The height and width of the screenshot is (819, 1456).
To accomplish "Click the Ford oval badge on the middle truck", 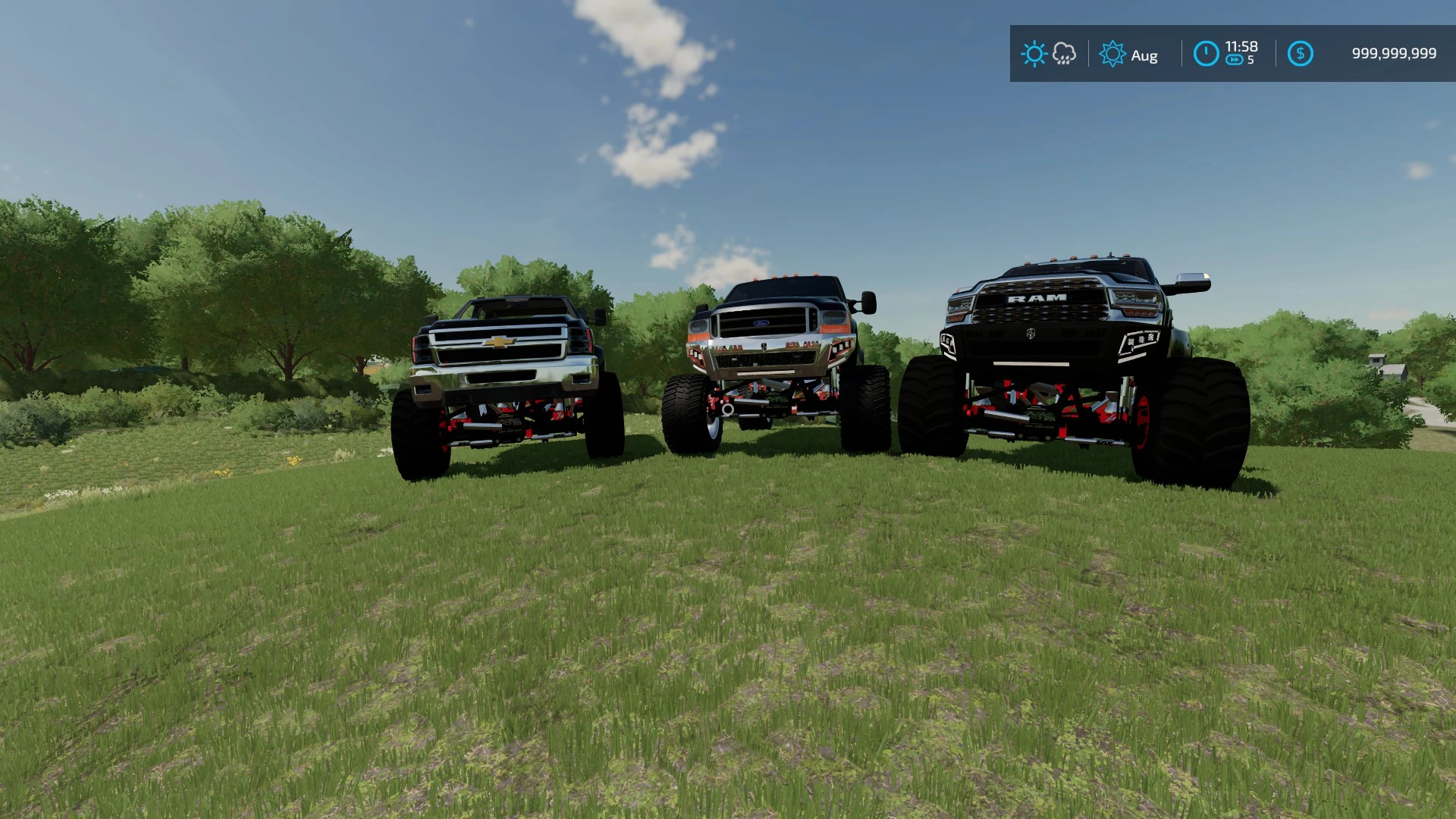I will [760, 322].
